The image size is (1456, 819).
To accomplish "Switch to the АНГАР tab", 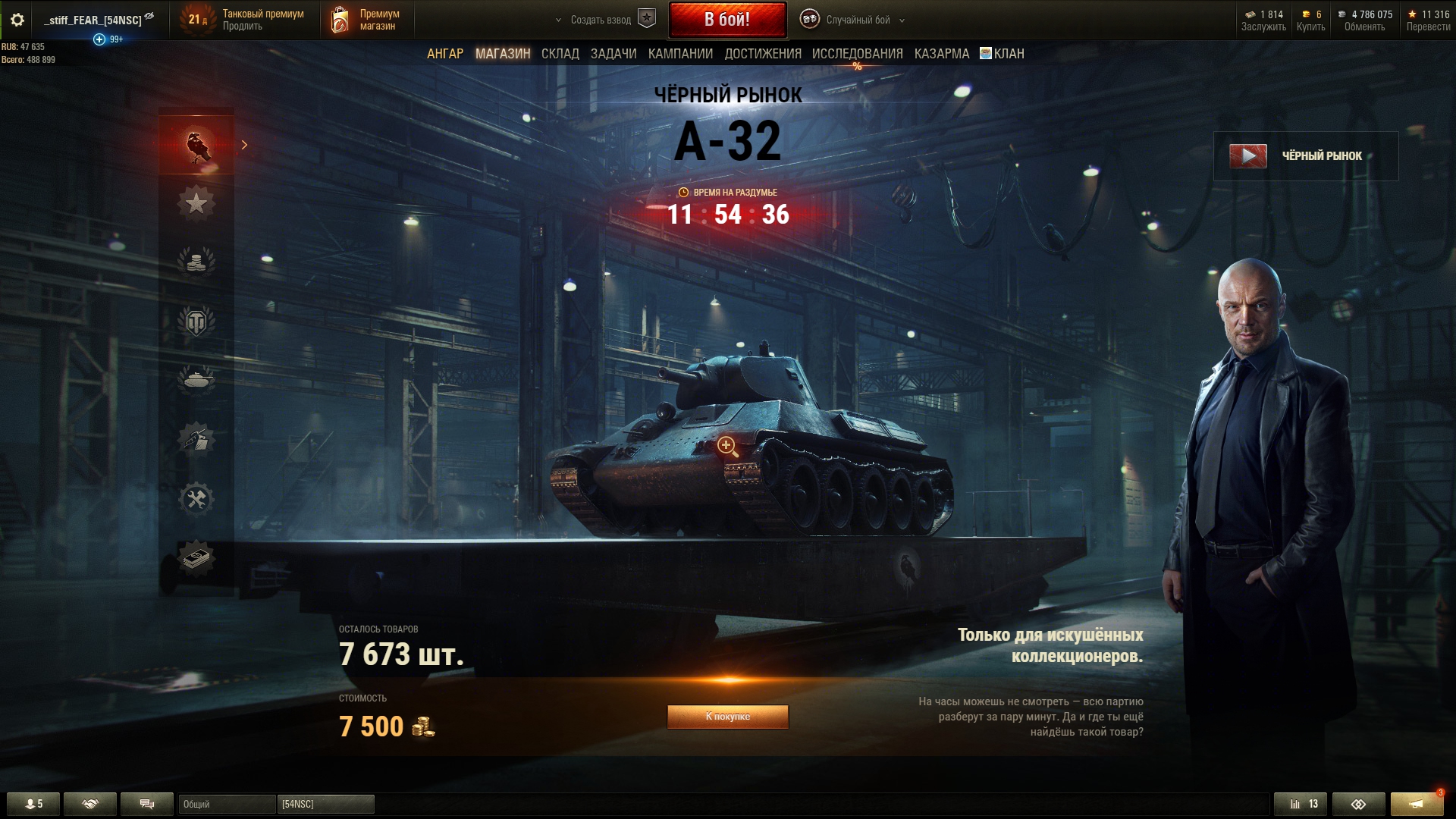I will tap(444, 54).
